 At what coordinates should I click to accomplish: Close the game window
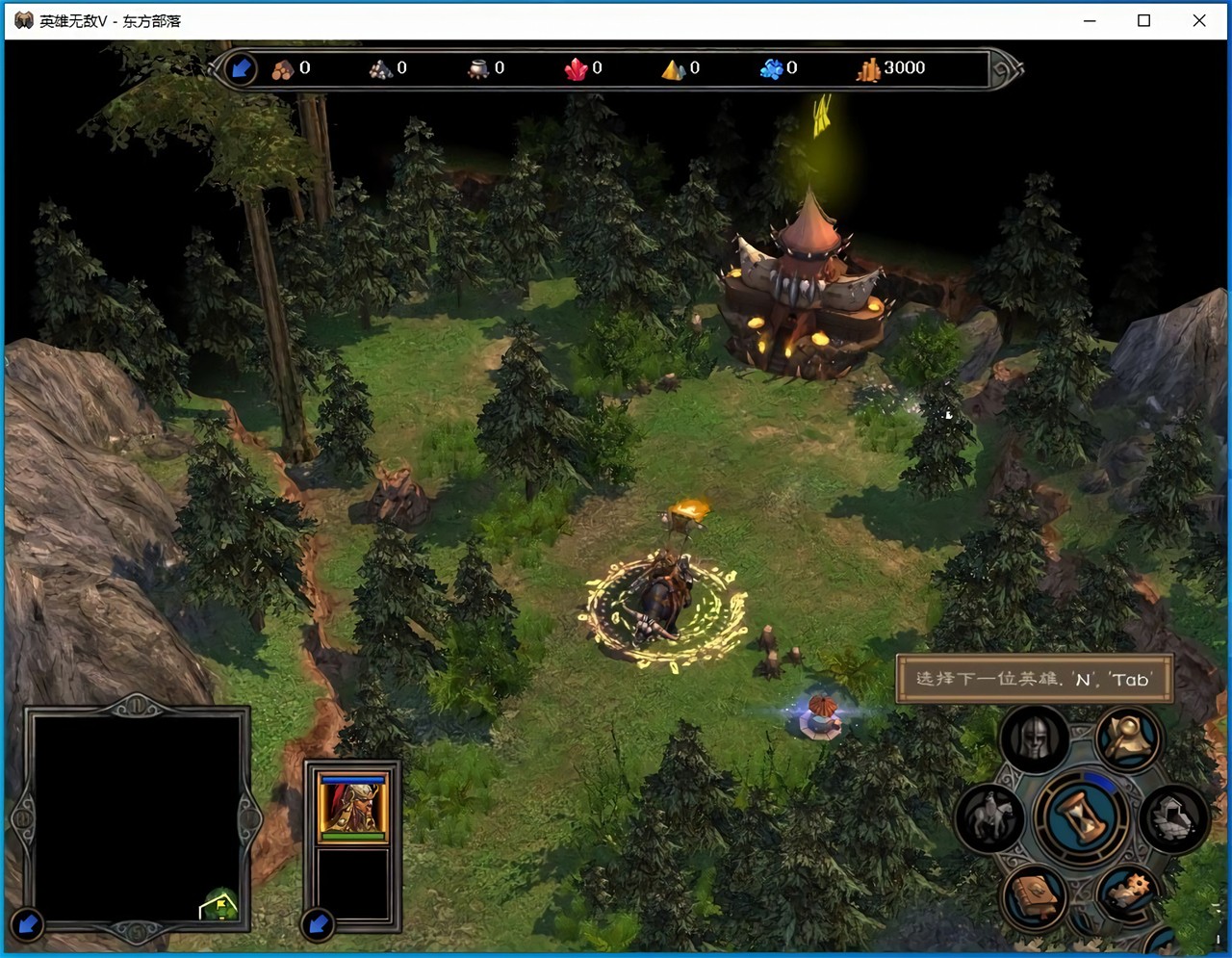1199,20
